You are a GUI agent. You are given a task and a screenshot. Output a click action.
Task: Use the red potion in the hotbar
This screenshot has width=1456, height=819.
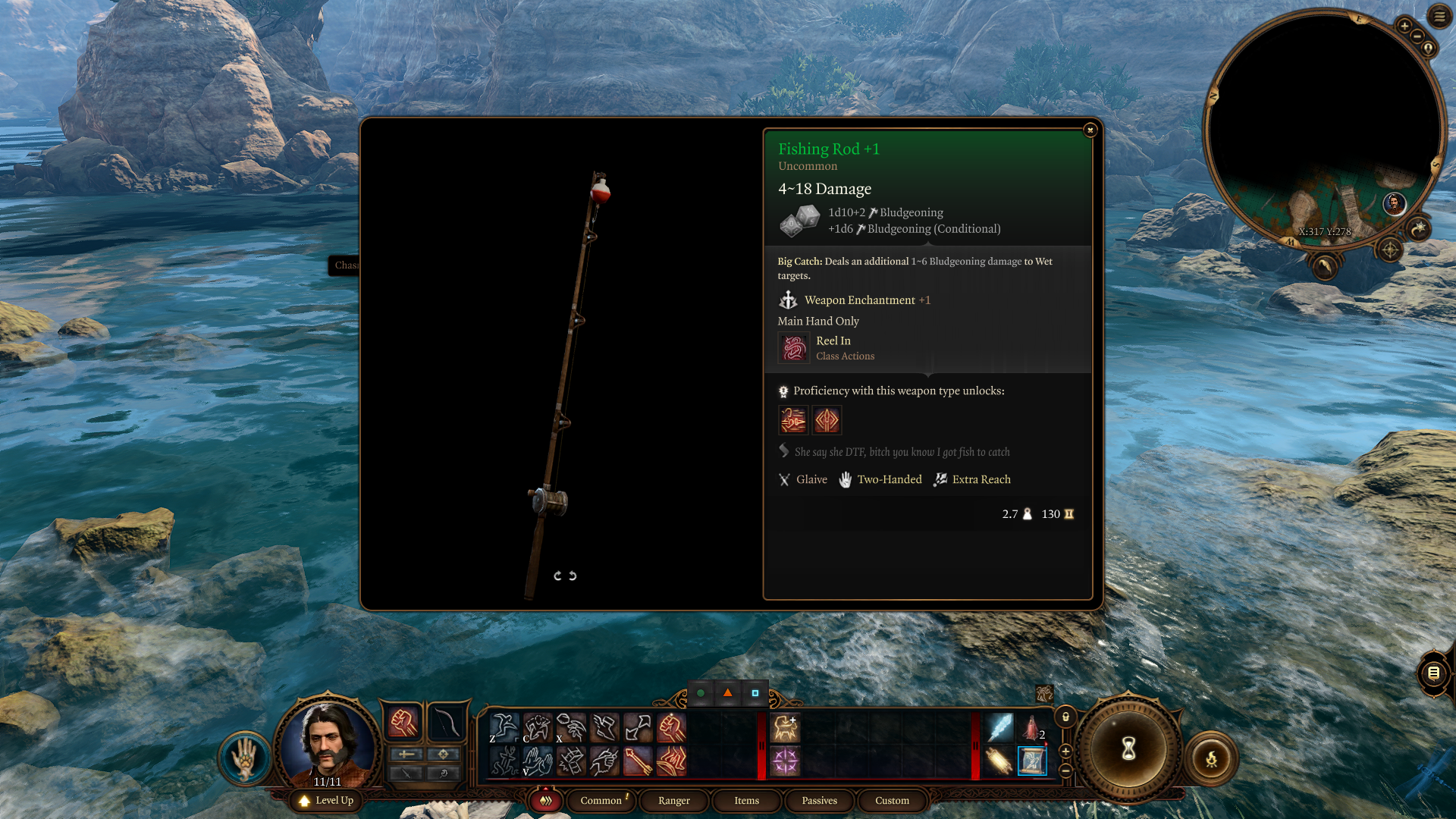click(1031, 727)
